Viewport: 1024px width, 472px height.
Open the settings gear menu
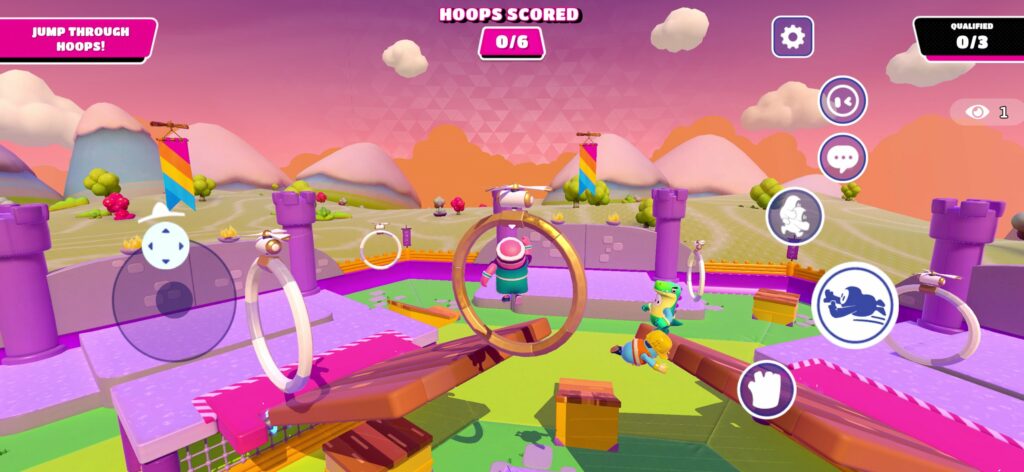(x=792, y=37)
